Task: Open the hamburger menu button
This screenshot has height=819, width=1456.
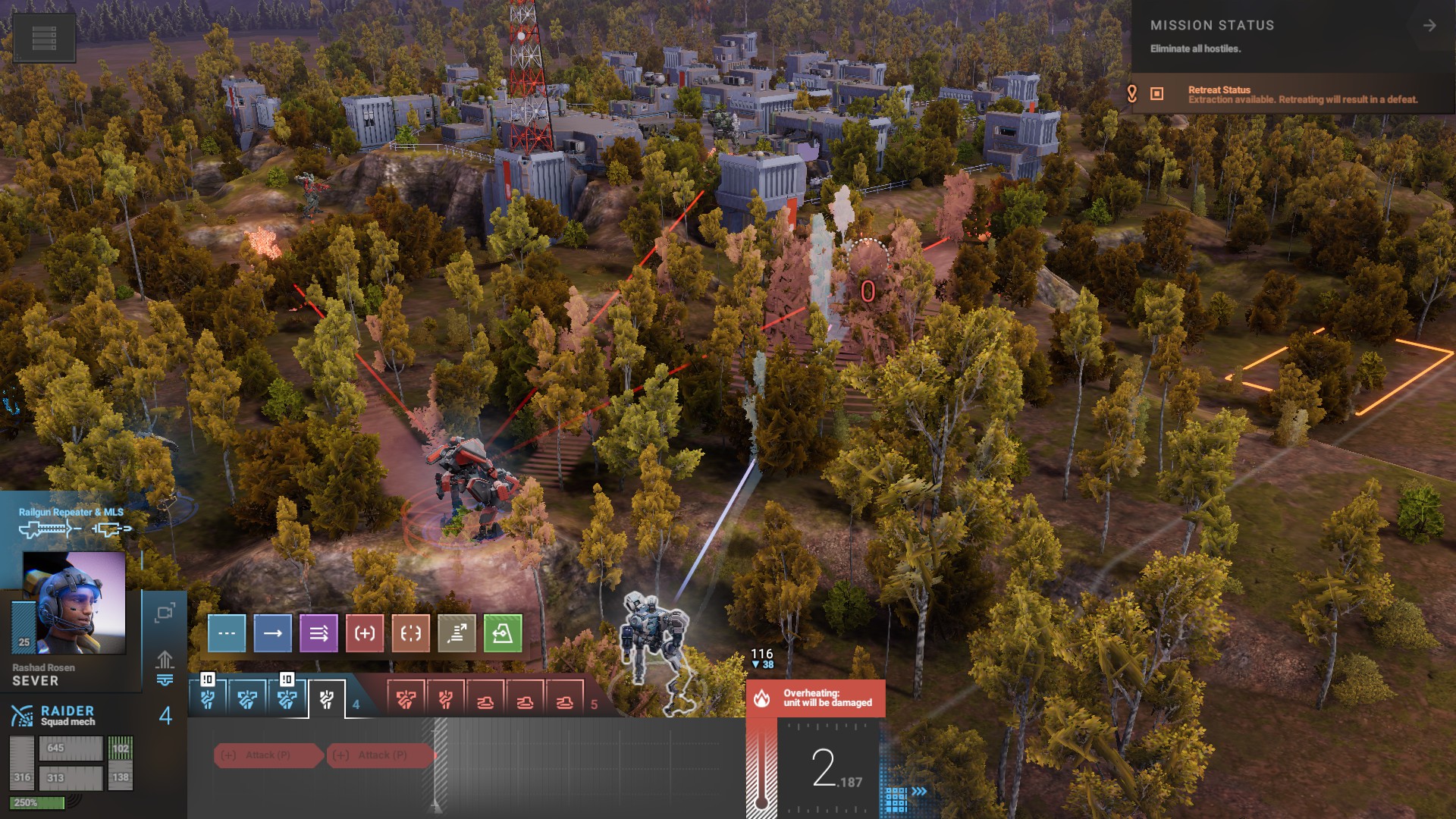Action: point(44,38)
